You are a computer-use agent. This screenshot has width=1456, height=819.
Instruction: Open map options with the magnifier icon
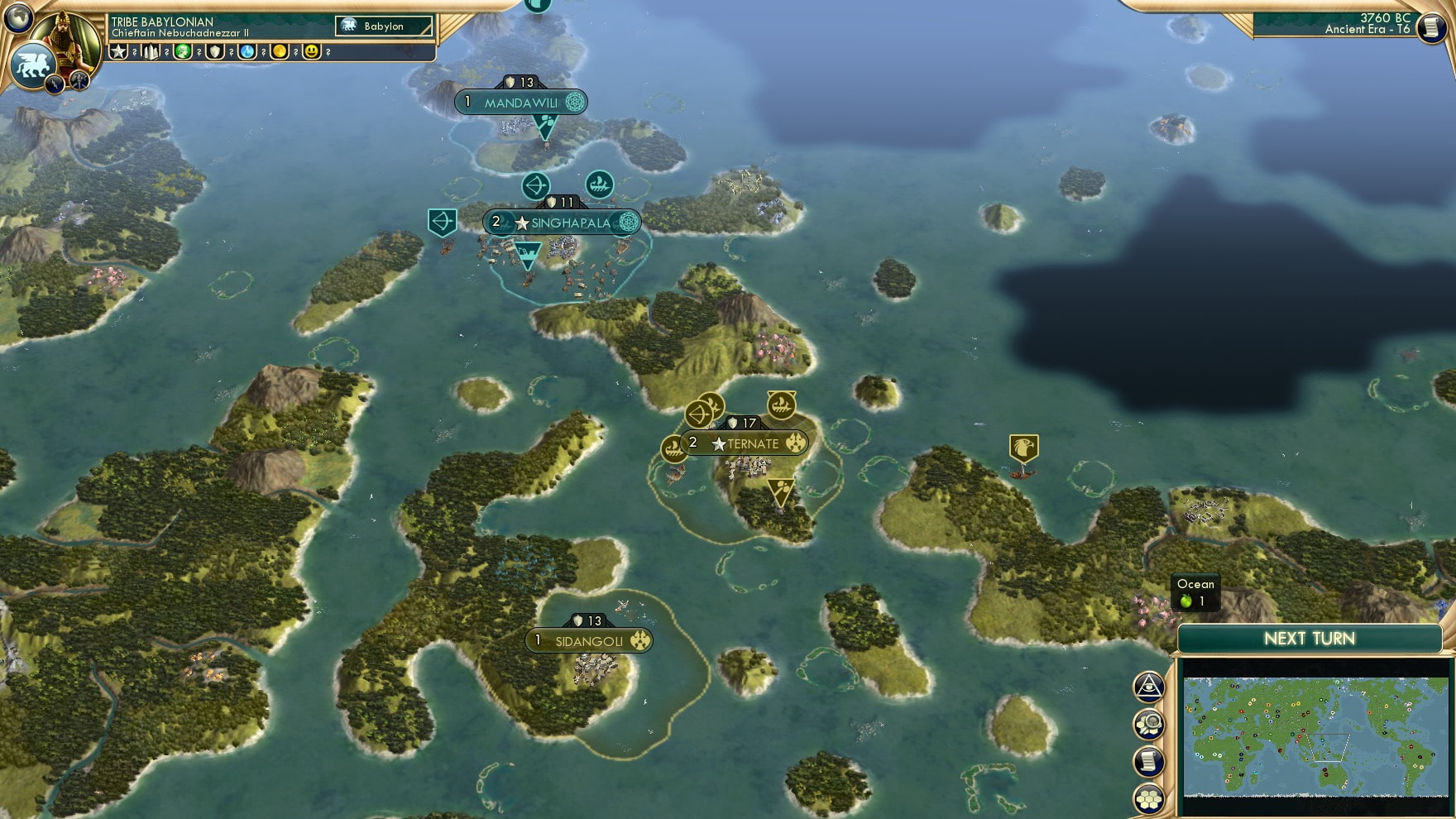click(x=1149, y=722)
